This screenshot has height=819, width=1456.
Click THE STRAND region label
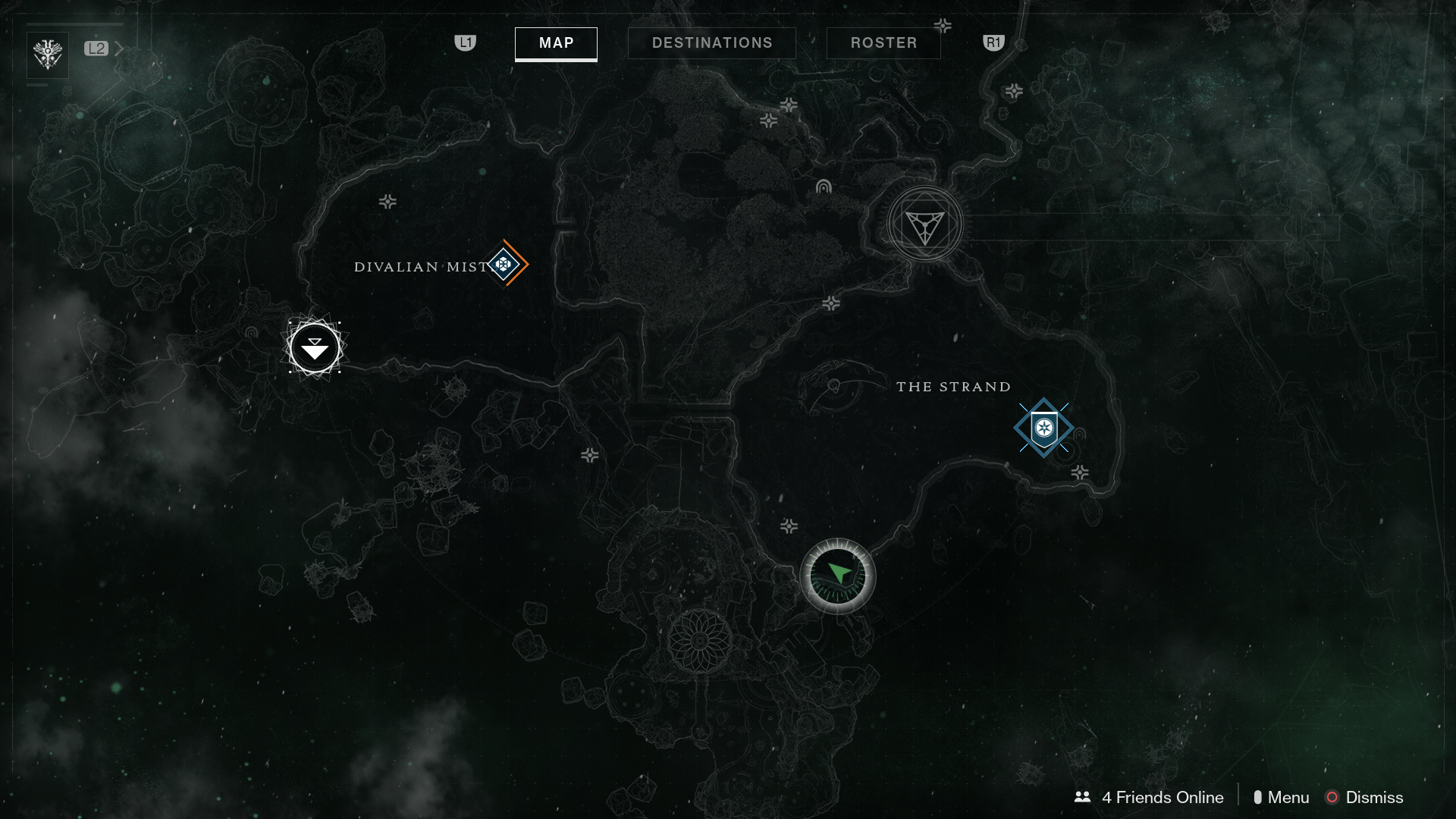[x=952, y=386]
